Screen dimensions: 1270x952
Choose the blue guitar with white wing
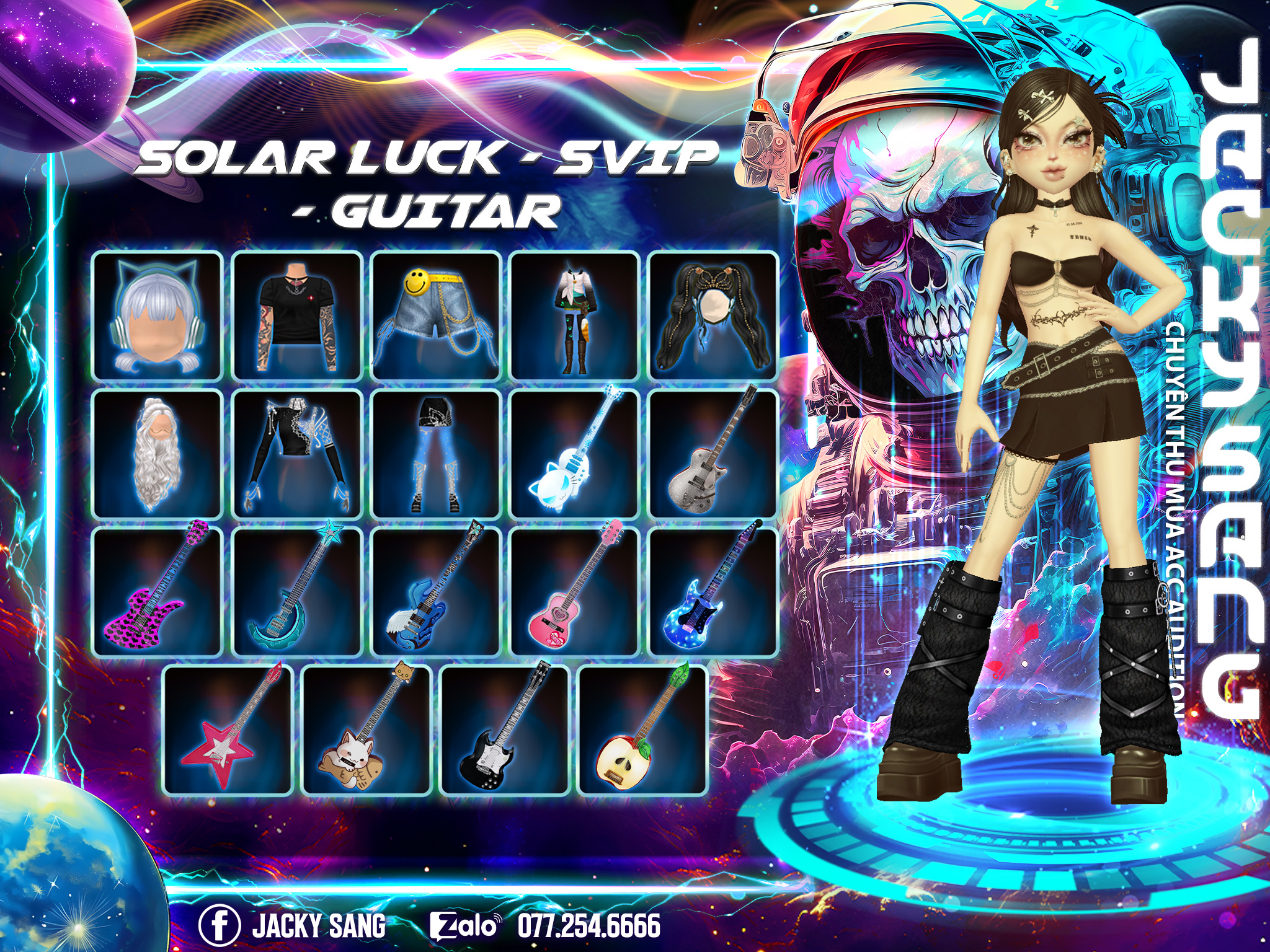(x=436, y=592)
